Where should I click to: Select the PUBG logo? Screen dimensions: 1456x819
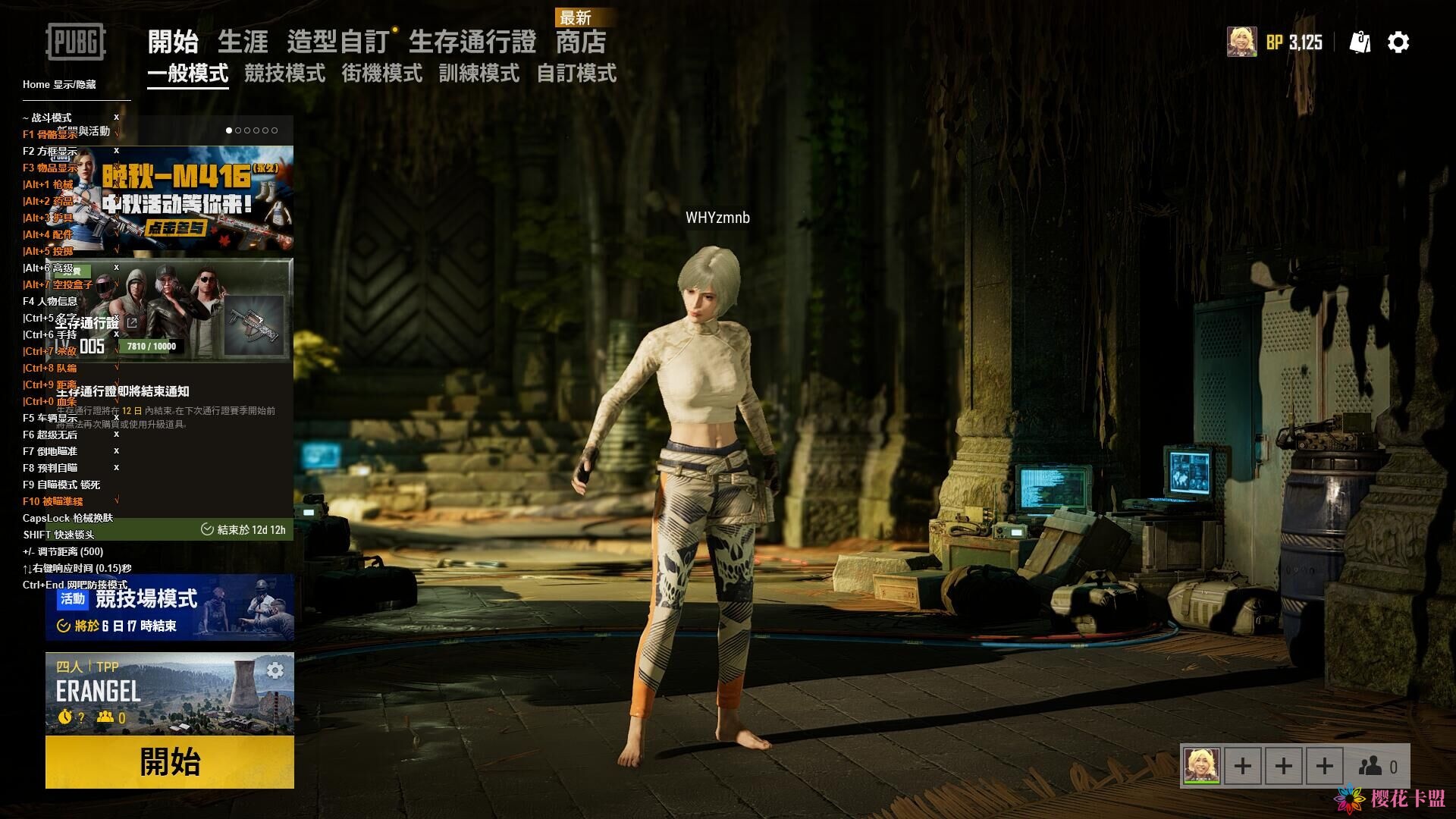[x=76, y=42]
